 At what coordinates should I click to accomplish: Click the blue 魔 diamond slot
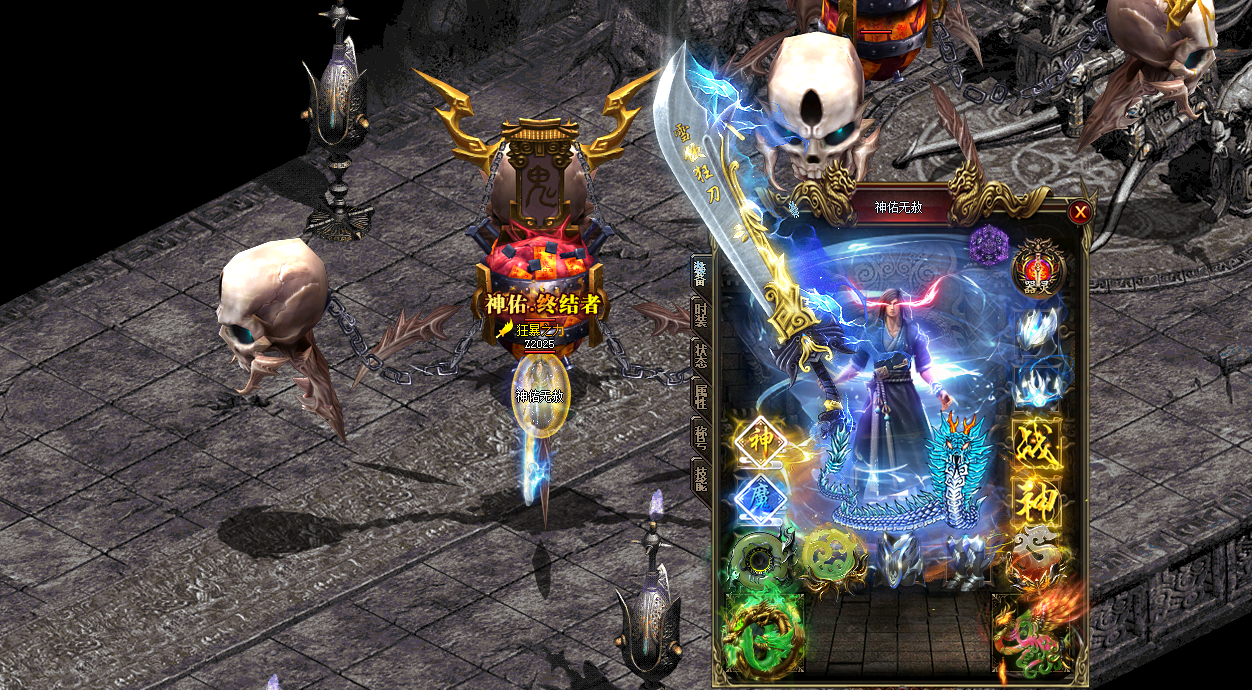click(x=759, y=498)
